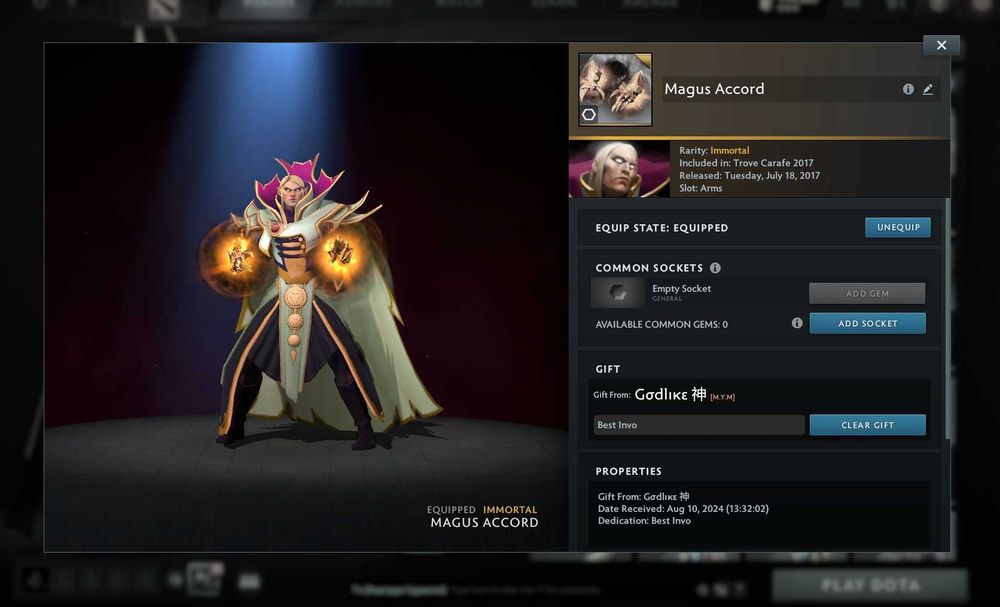1000x607 pixels.
Task: Close the item details window
Action: click(x=941, y=45)
